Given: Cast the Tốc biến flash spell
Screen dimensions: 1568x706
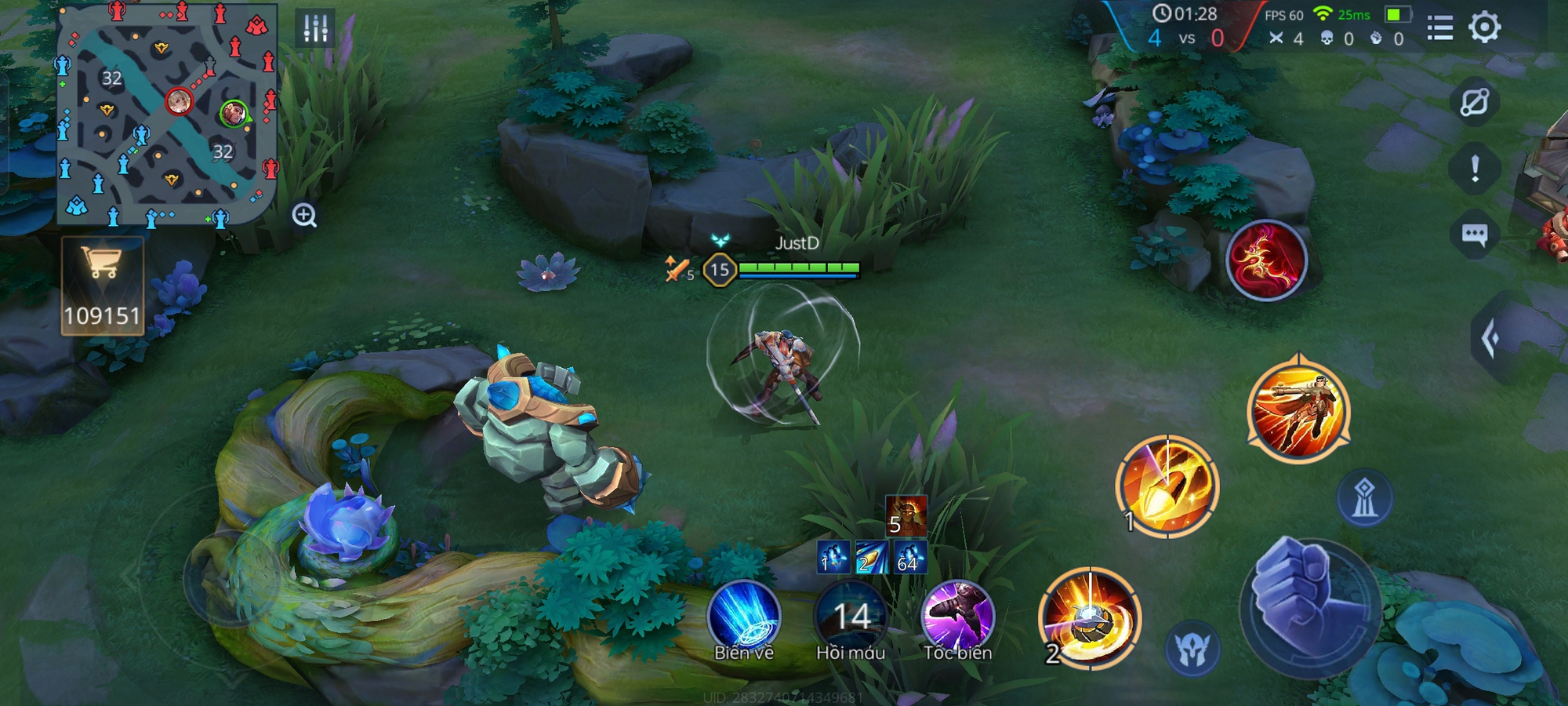Looking at the screenshot, I should [957, 617].
